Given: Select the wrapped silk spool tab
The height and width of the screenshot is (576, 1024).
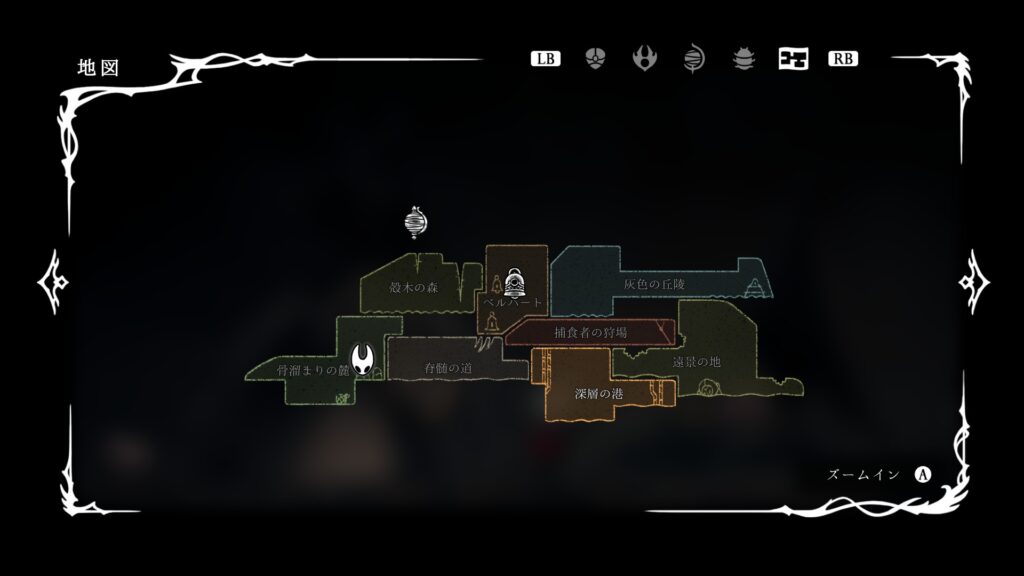Looking at the screenshot, I should click(693, 58).
